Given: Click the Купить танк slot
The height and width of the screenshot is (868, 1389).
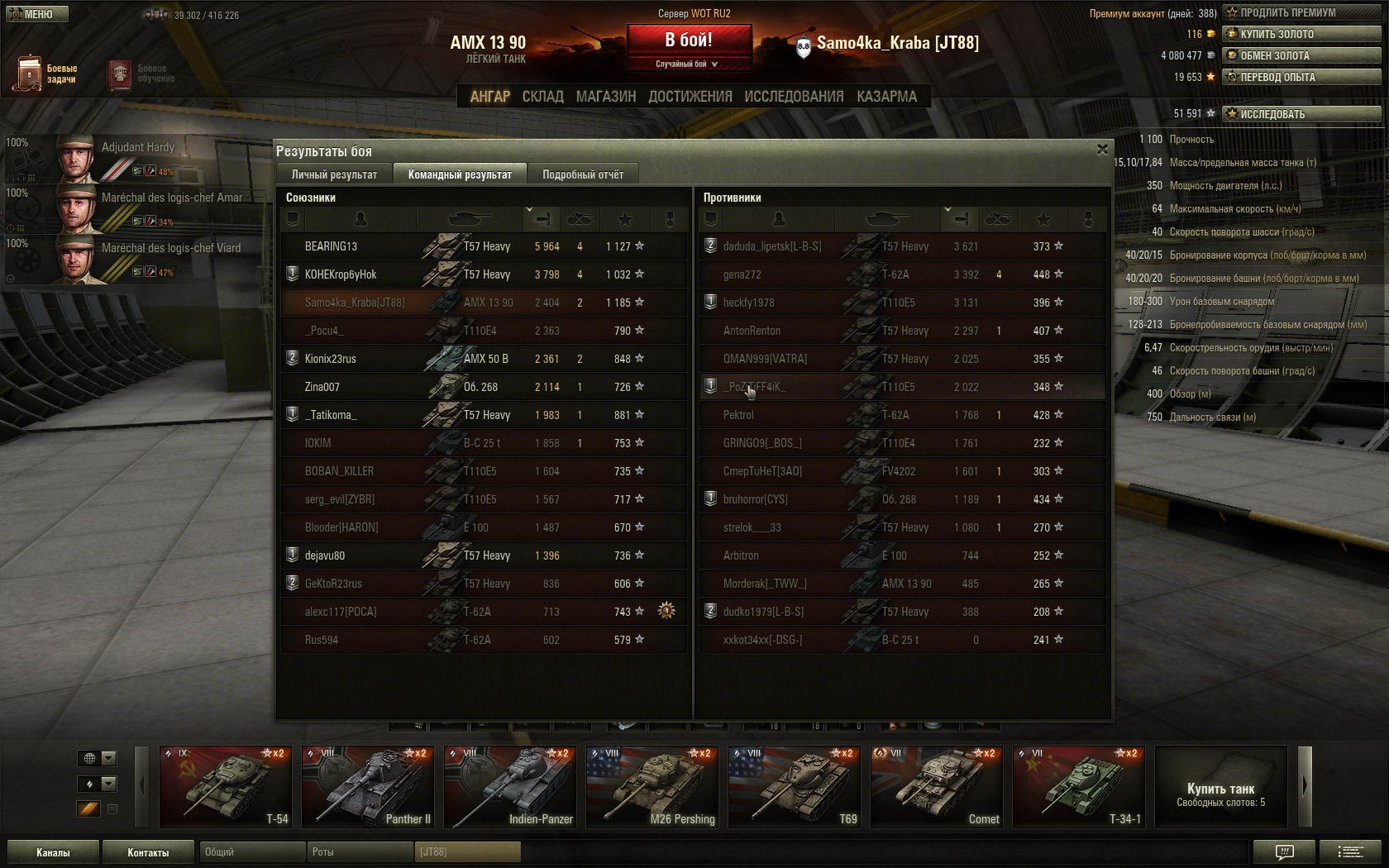Looking at the screenshot, I should (1220, 786).
